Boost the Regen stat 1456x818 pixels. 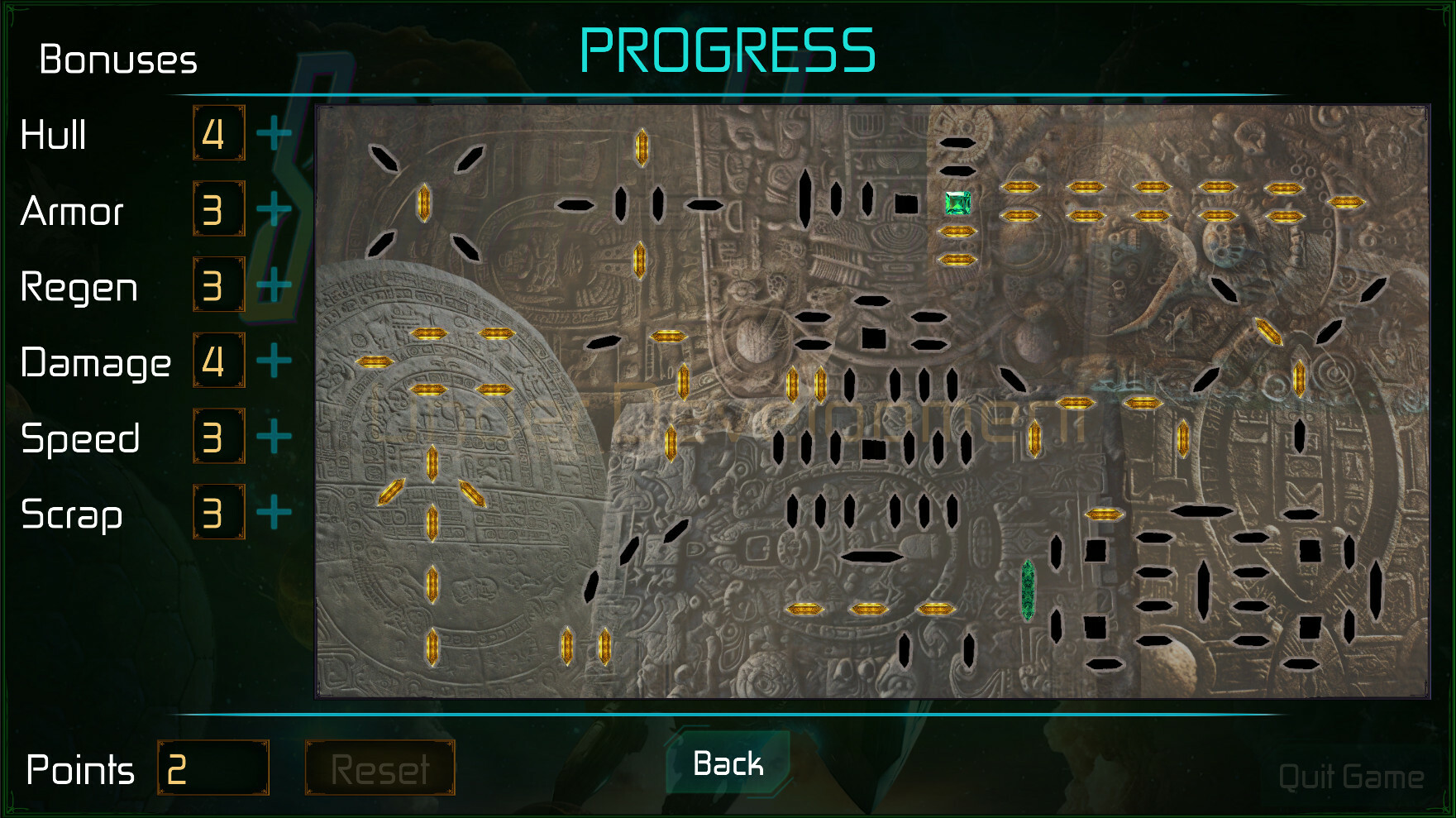[273, 285]
